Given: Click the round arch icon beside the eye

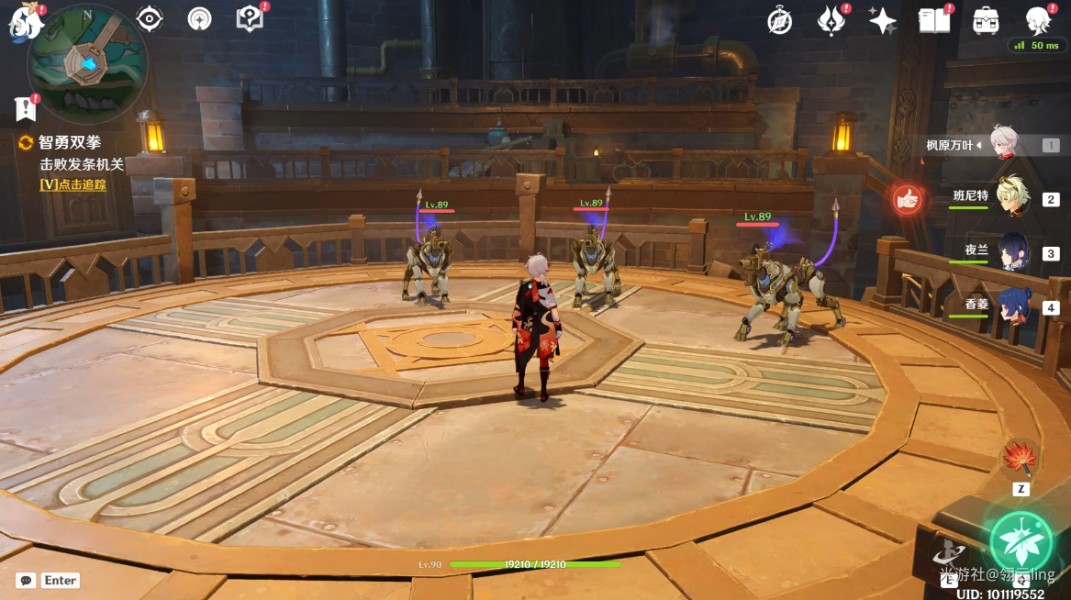Looking at the screenshot, I should (x=199, y=18).
